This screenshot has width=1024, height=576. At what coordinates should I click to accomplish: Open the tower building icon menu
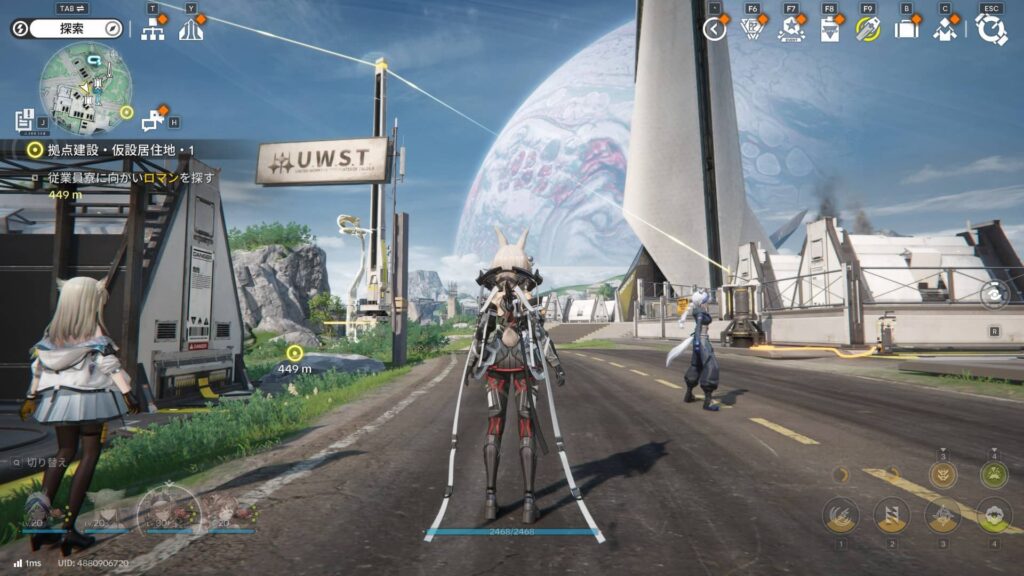tap(191, 29)
